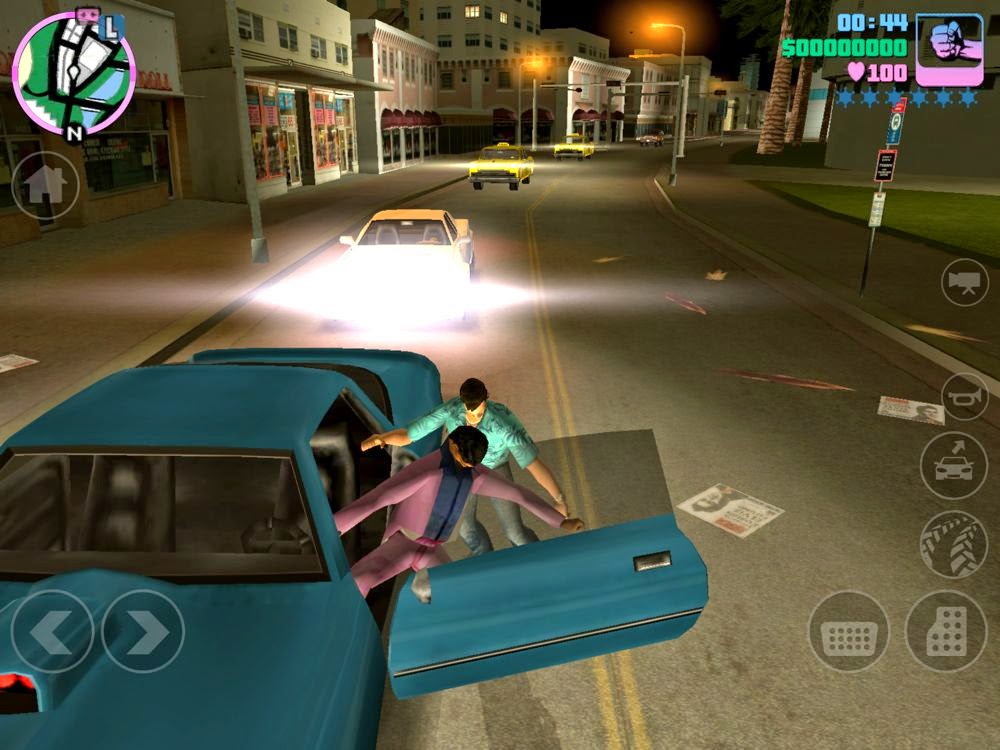Activate the tire handbrake button
Viewport: 1000px width, 750px height.
tap(953, 544)
